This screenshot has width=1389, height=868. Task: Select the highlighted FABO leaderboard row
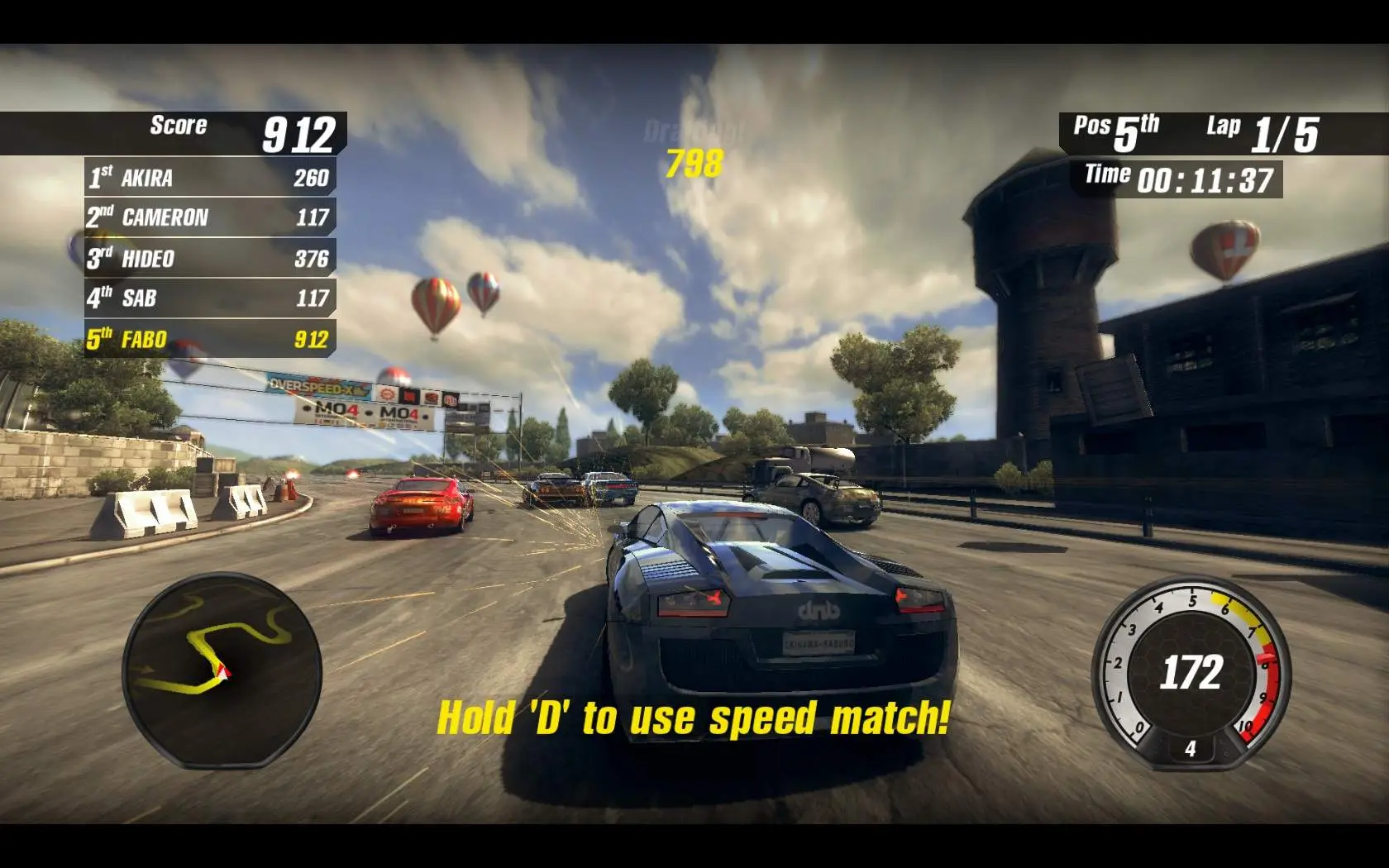[210, 339]
